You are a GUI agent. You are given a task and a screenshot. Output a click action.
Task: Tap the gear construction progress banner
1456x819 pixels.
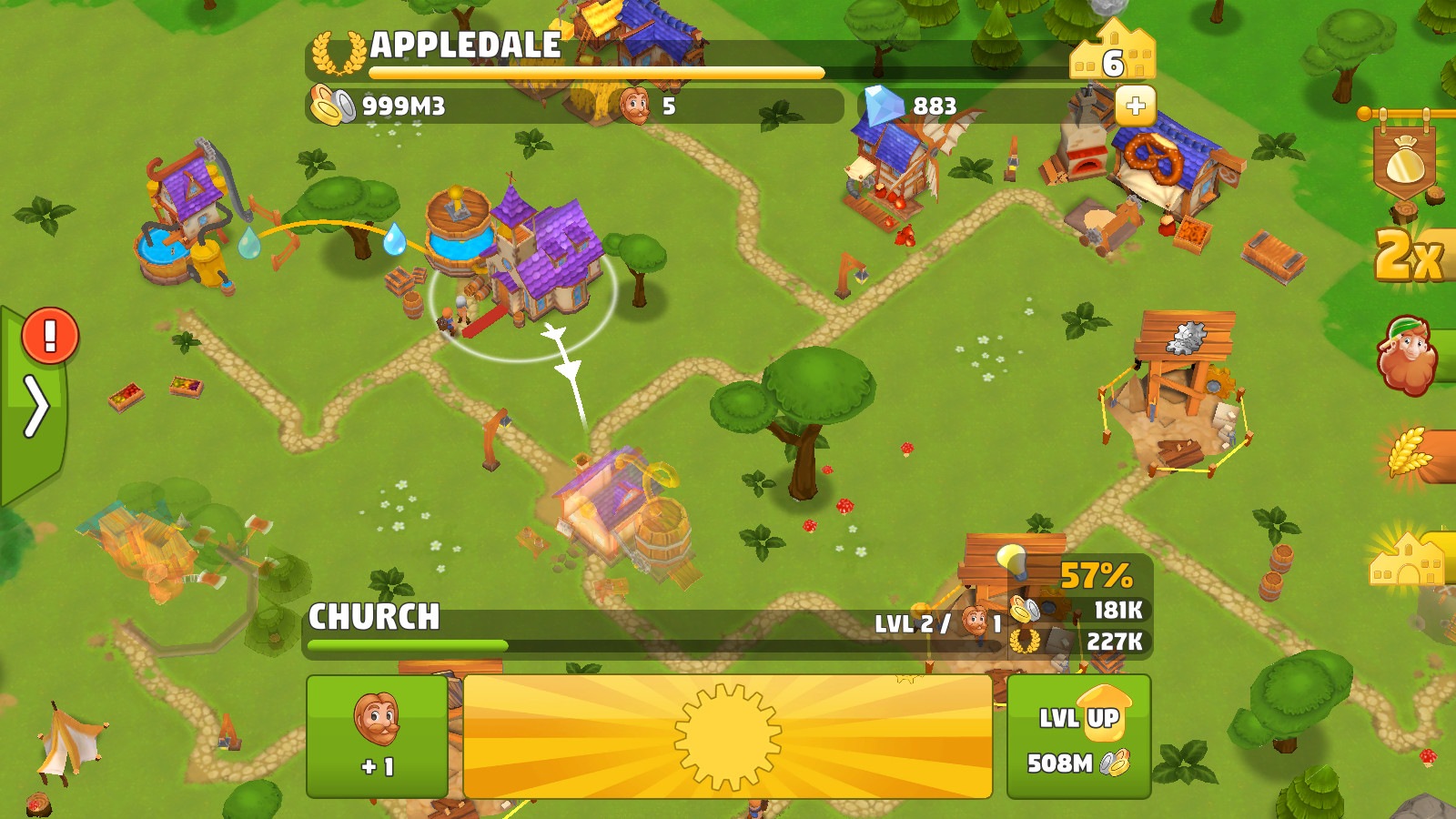(726, 737)
